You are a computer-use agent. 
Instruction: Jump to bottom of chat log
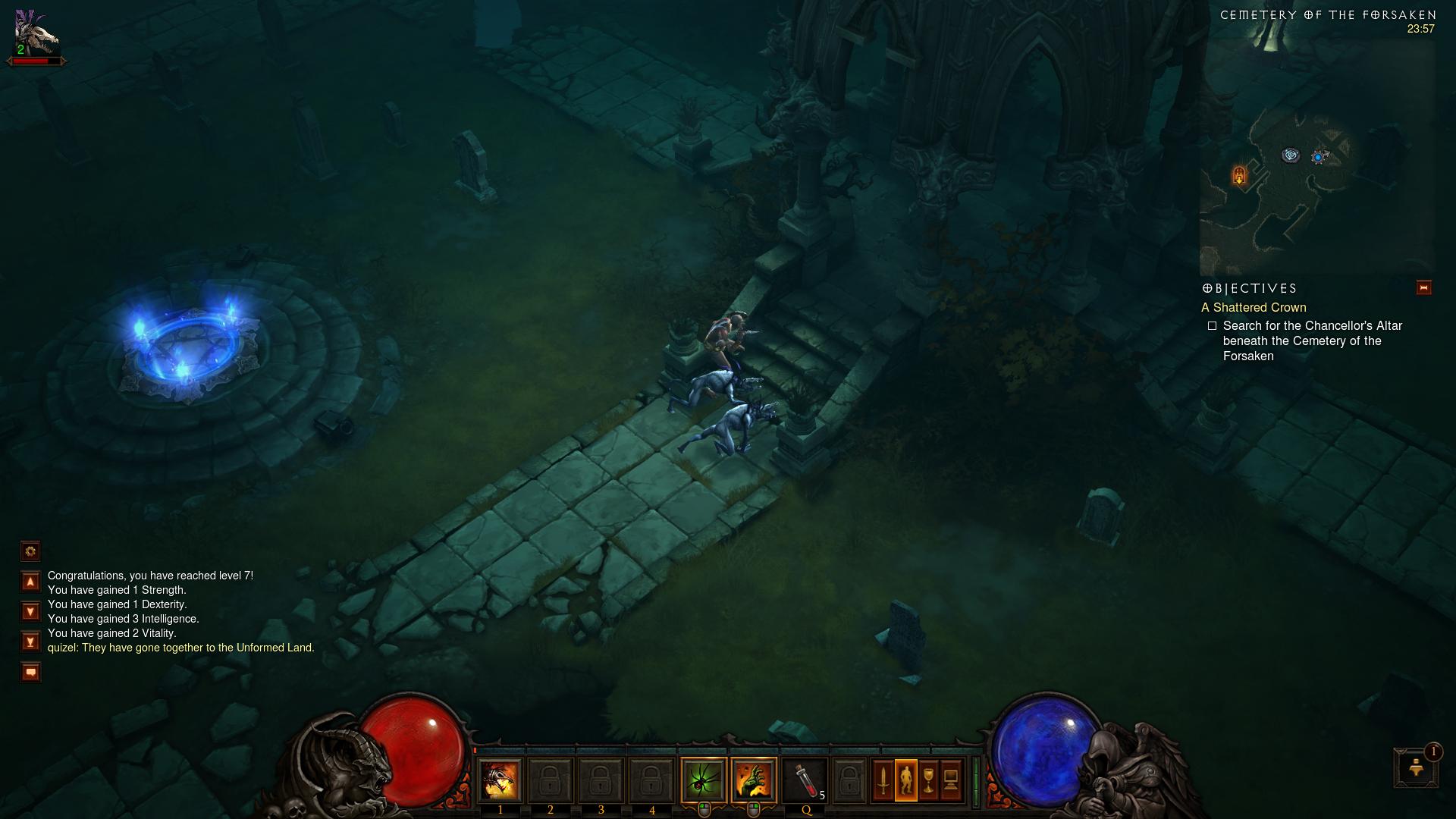[x=30, y=642]
